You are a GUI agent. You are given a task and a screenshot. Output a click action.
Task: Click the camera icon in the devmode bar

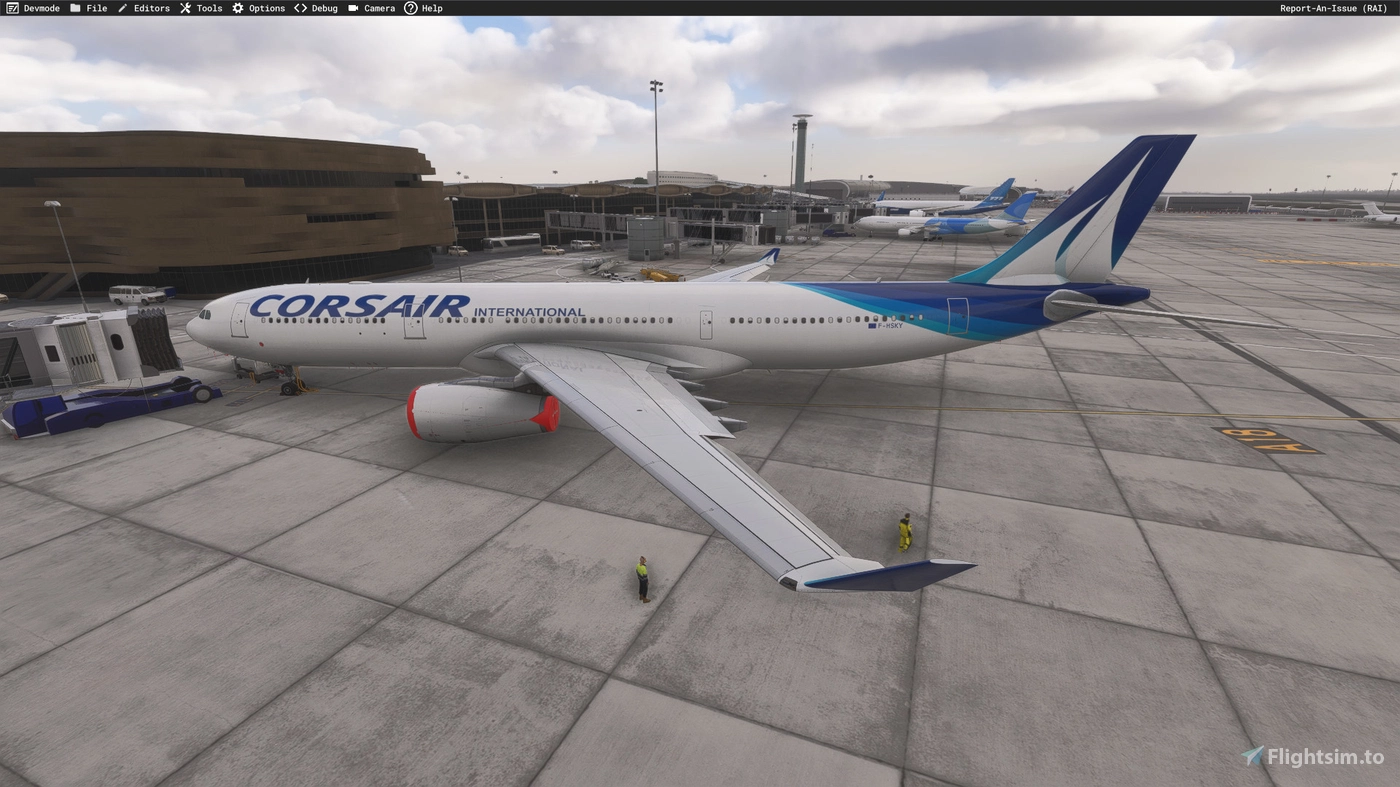352,7
